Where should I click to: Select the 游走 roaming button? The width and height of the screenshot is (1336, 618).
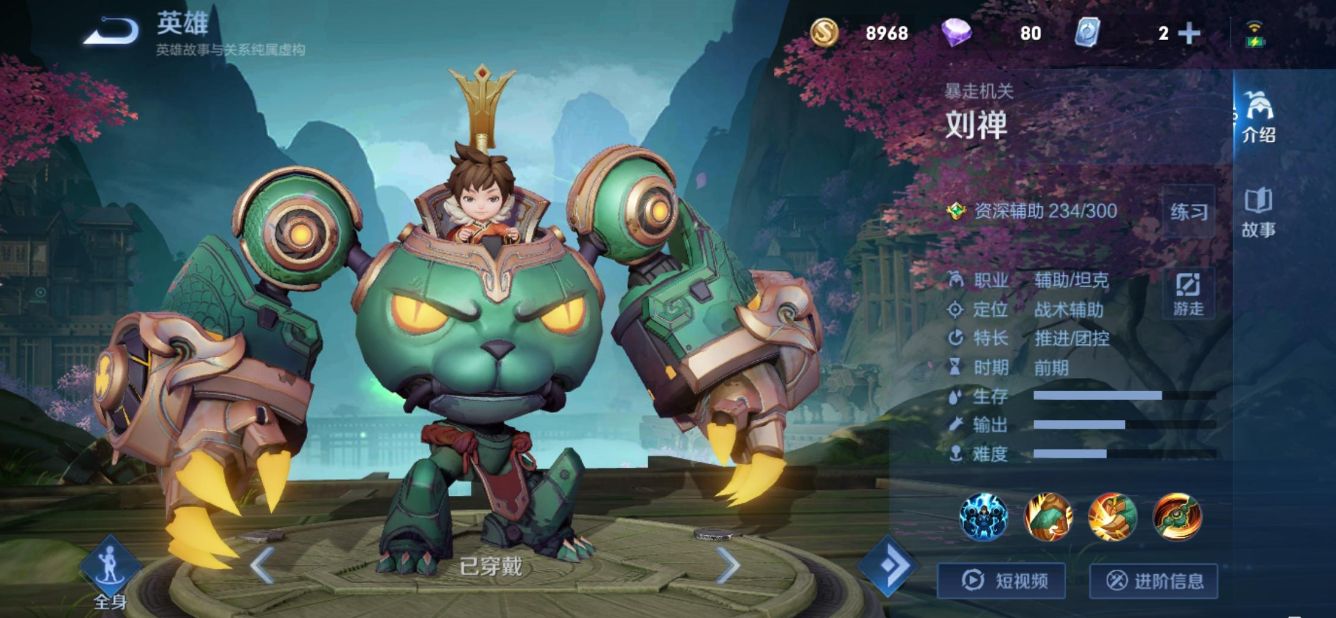click(1189, 294)
